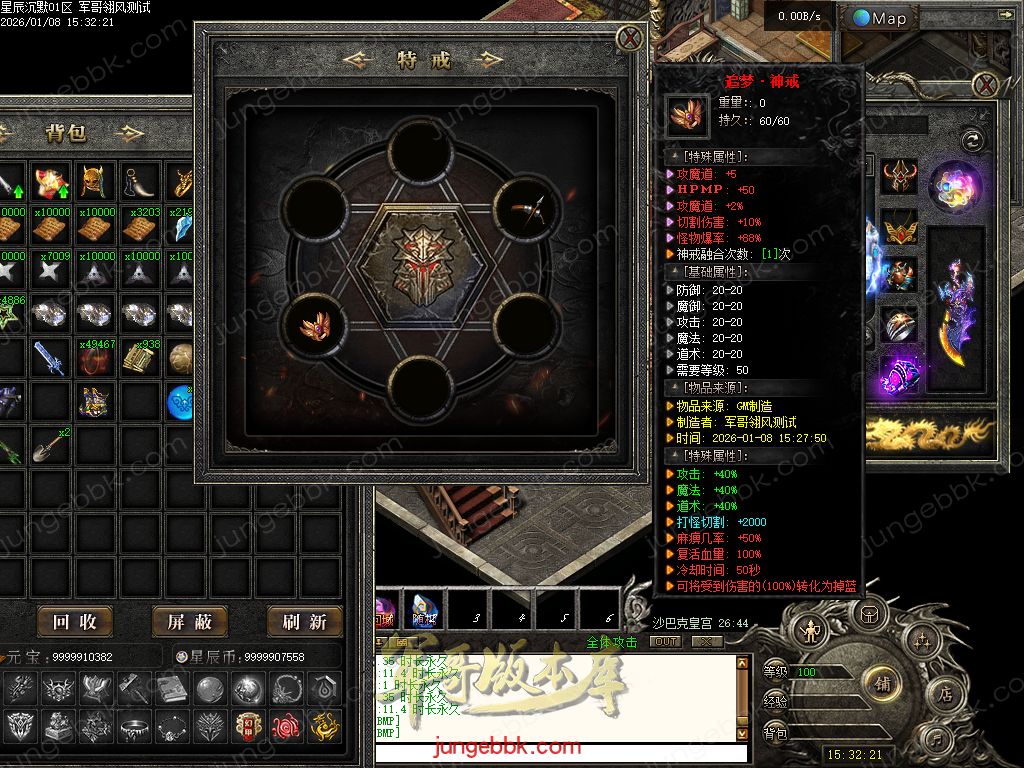1024x768 pixels.
Task: Close the character equipment panel
Action: coord(985,84)
